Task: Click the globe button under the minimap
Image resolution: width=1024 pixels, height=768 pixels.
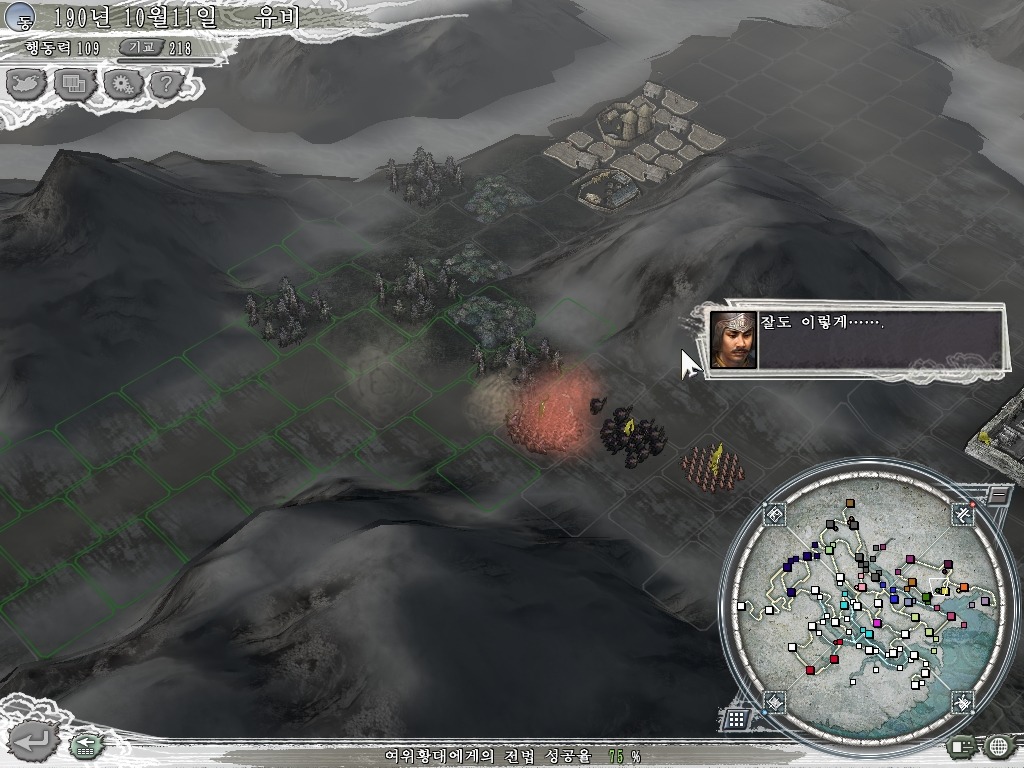Action: [997, 745]
